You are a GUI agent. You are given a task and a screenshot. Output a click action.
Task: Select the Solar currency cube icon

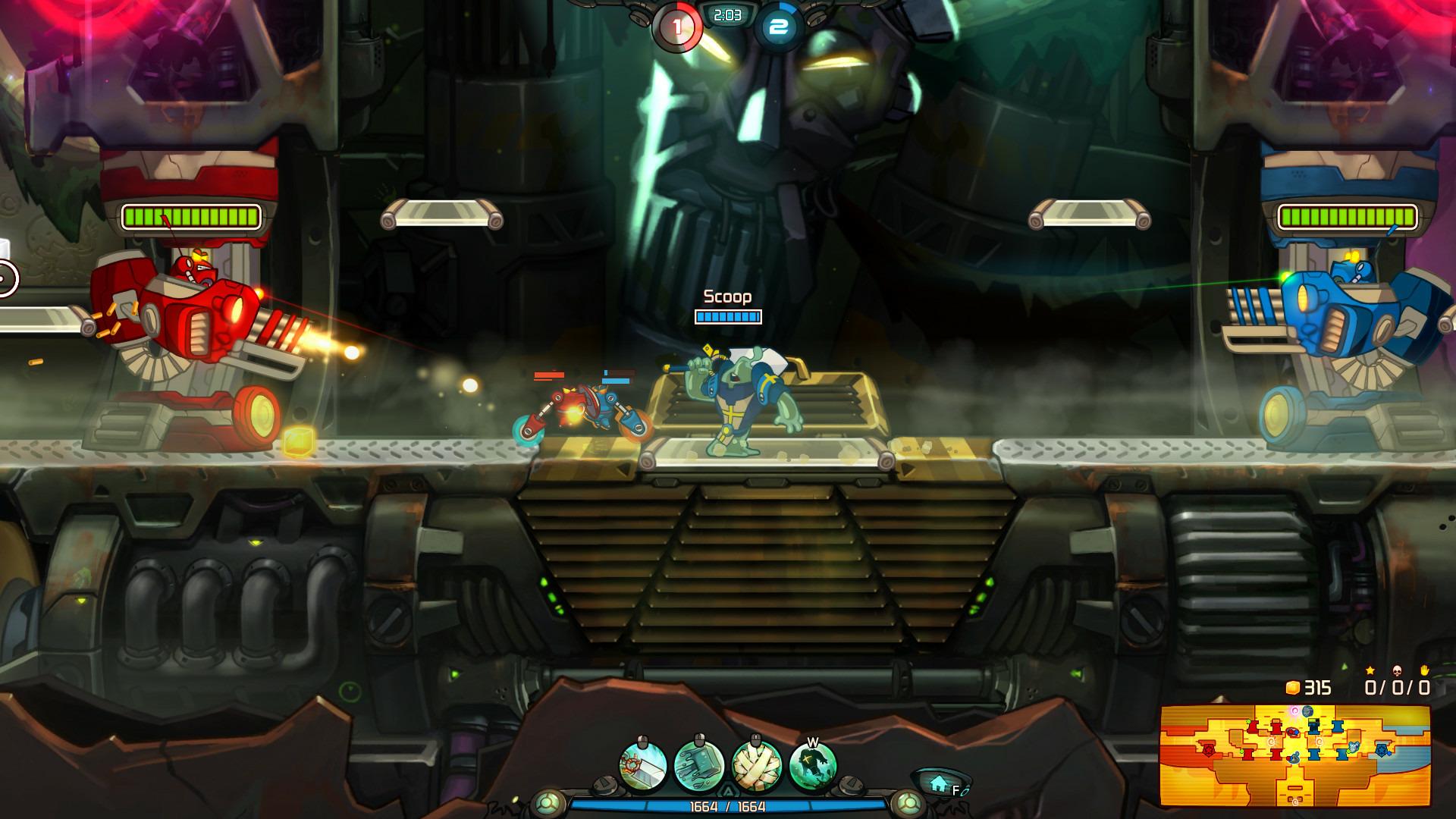click(x=1293, y=687)
